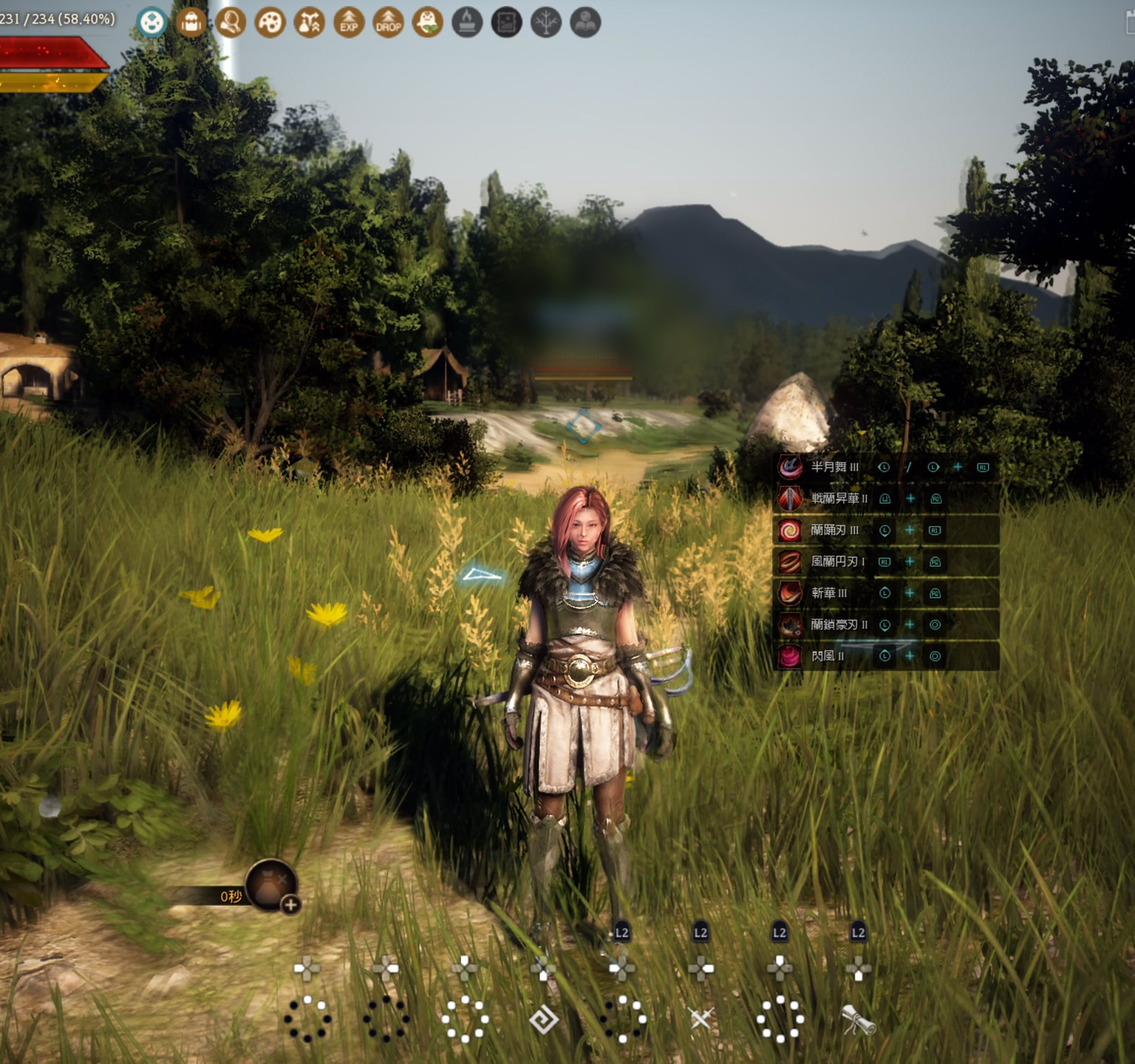
Task: Click the ghost with sprout icon
Action: pos(428,22)
